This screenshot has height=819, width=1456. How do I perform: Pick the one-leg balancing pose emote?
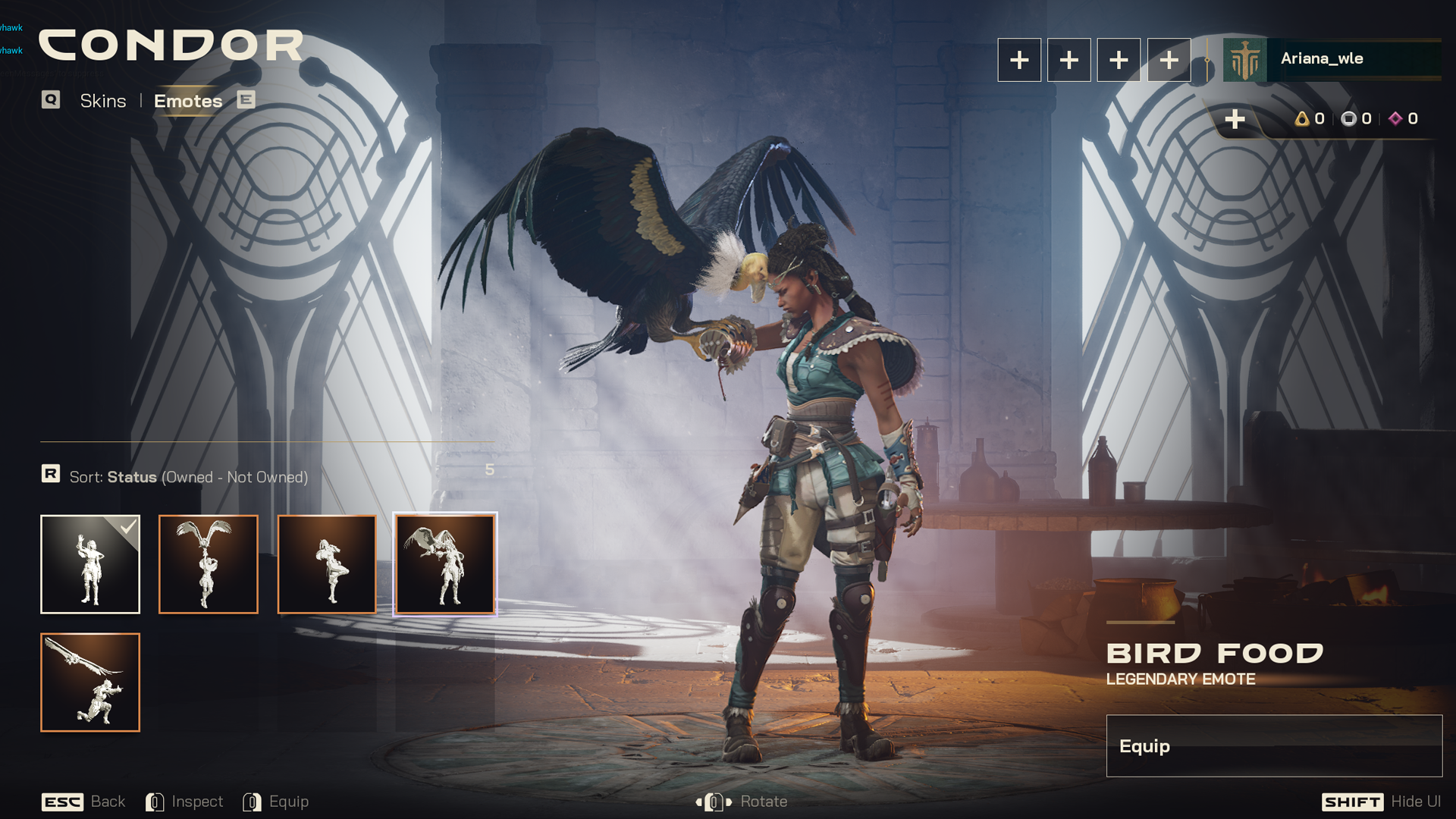pyautogui.click(x=327, y=564)
